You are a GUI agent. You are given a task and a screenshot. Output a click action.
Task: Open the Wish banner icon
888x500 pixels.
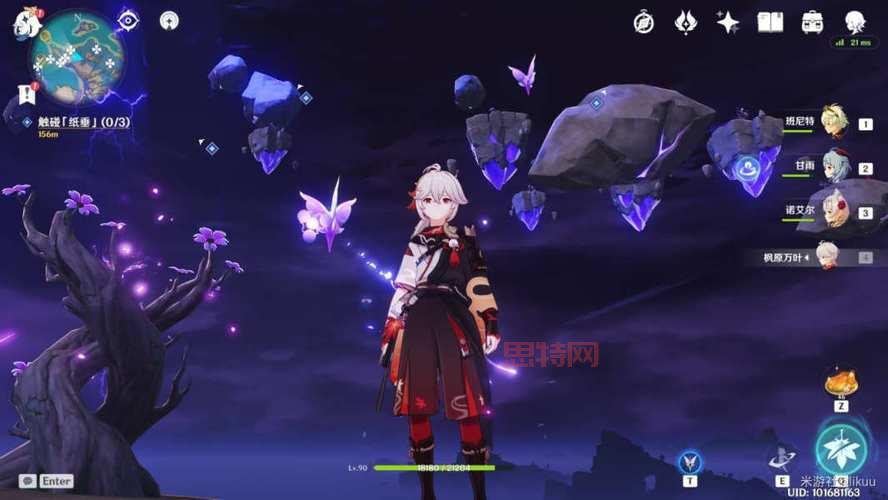(685, 22)
